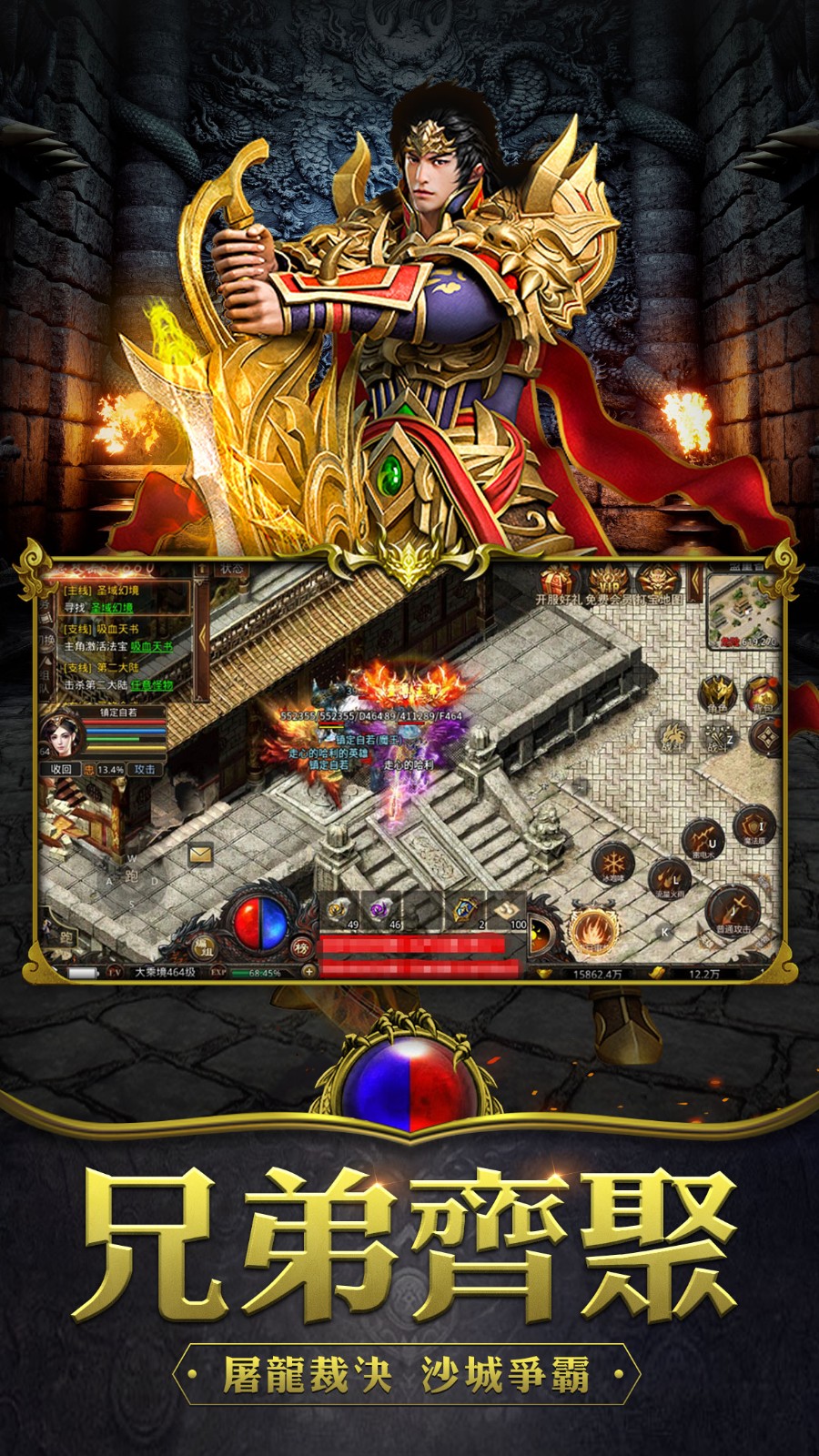Collapse the quest tracker with the arrow
The height and width of the screenshot is (1456, 819).
point(202,637)
